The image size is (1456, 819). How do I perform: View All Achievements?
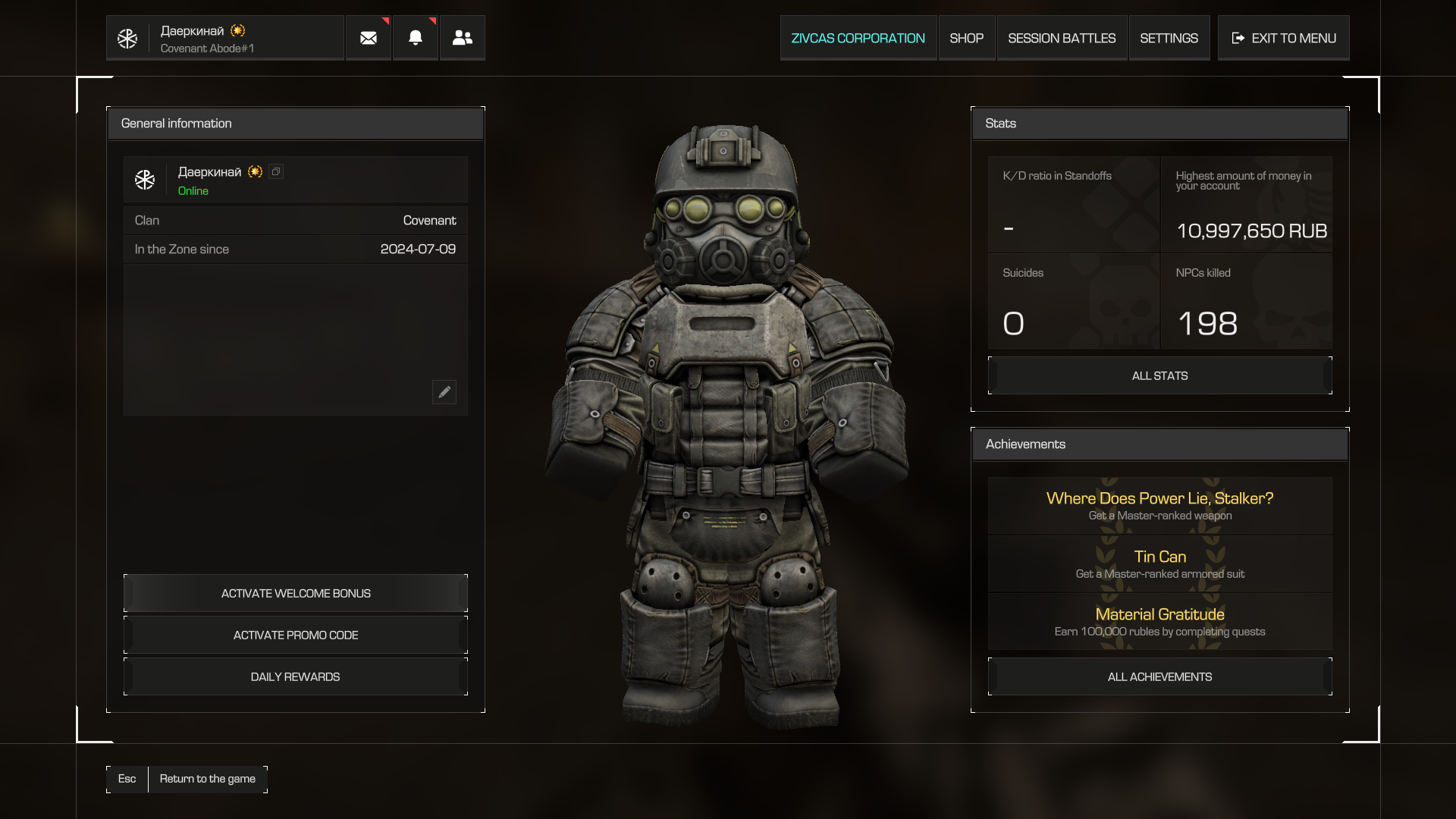click(1159, 677)
